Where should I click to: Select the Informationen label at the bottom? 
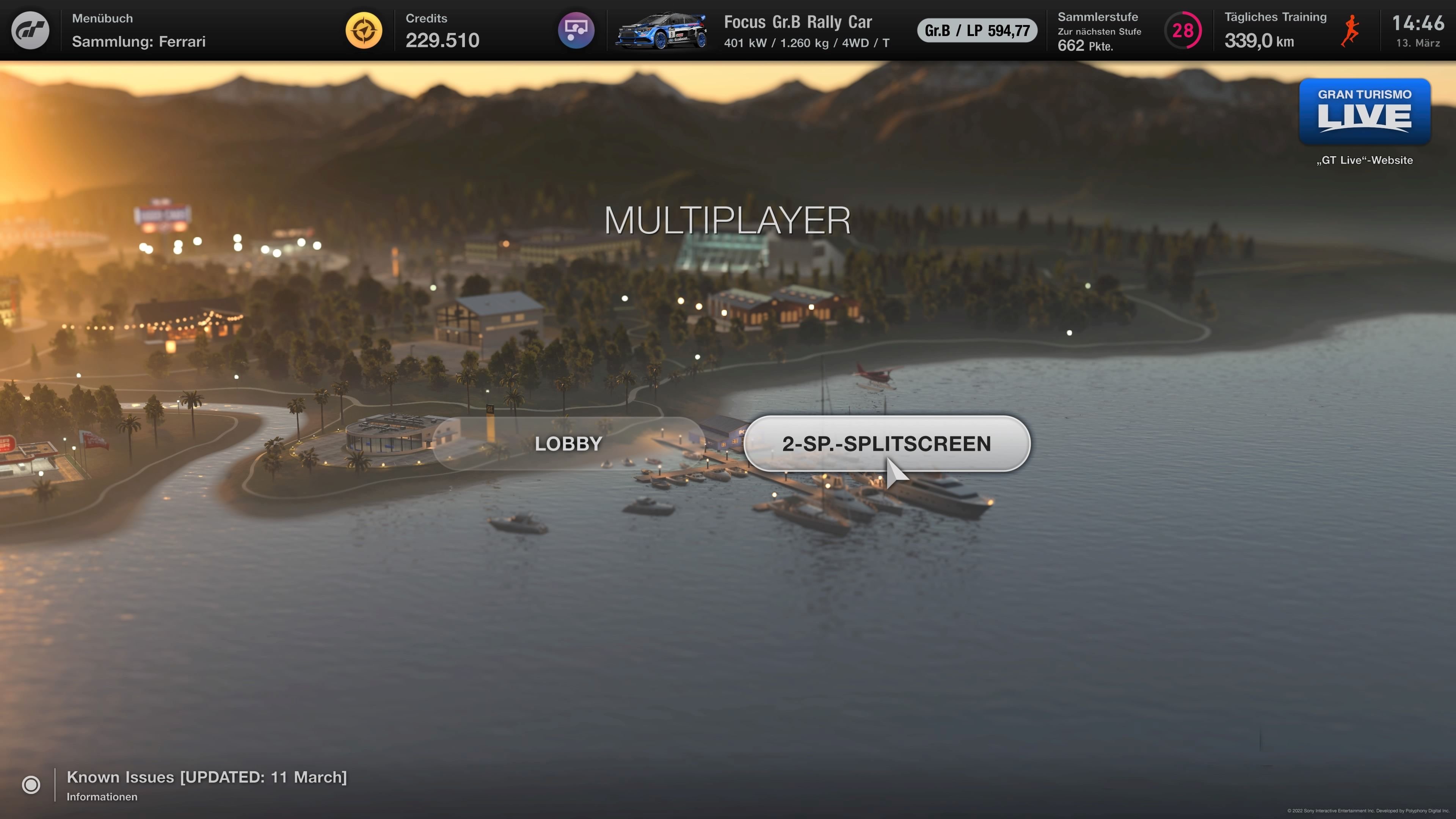pyautogui.click(x=102, y=797)
